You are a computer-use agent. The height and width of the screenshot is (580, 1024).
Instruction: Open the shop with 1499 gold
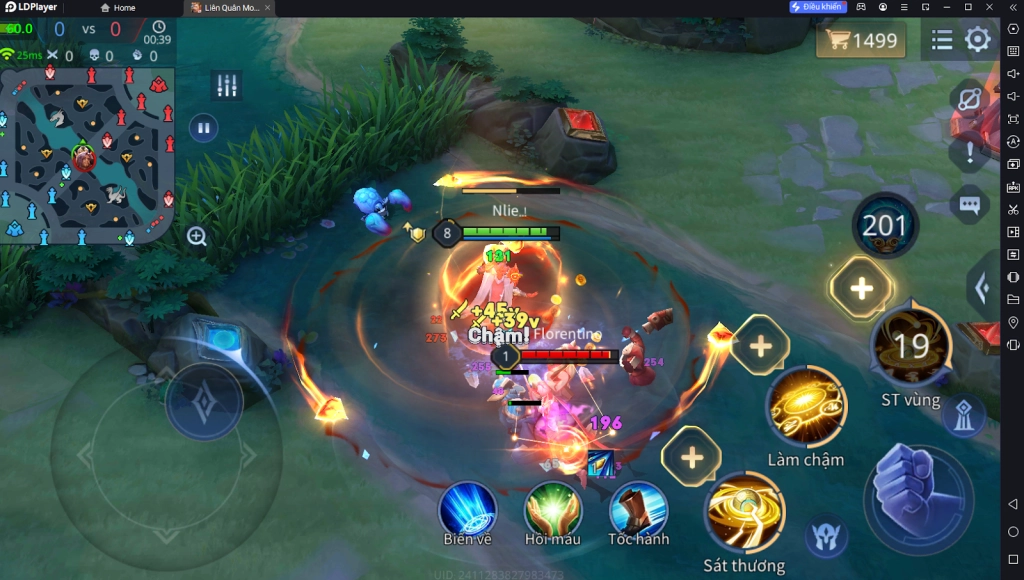[861, 41]
